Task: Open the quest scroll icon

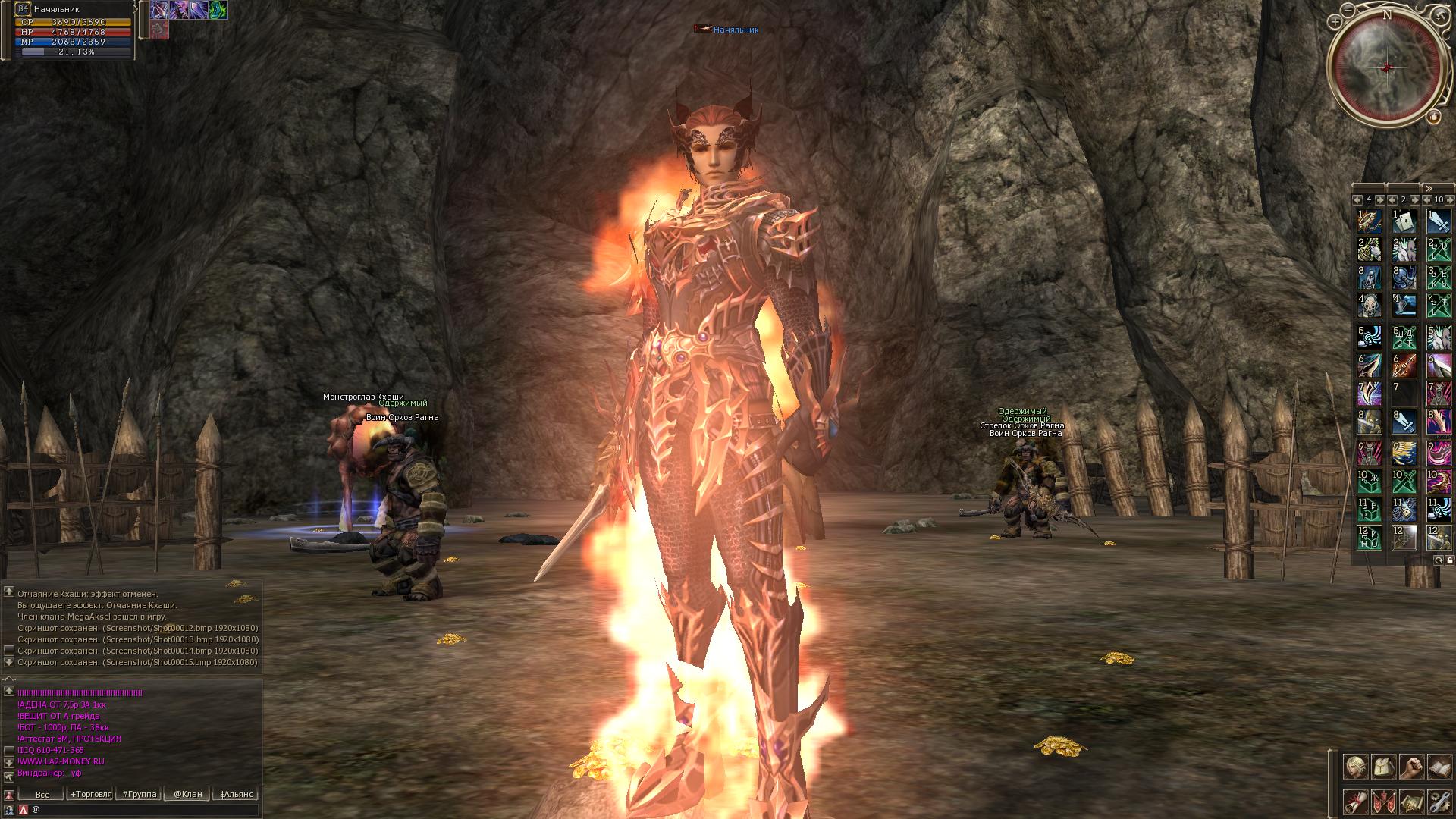Action: (1354, 802)
